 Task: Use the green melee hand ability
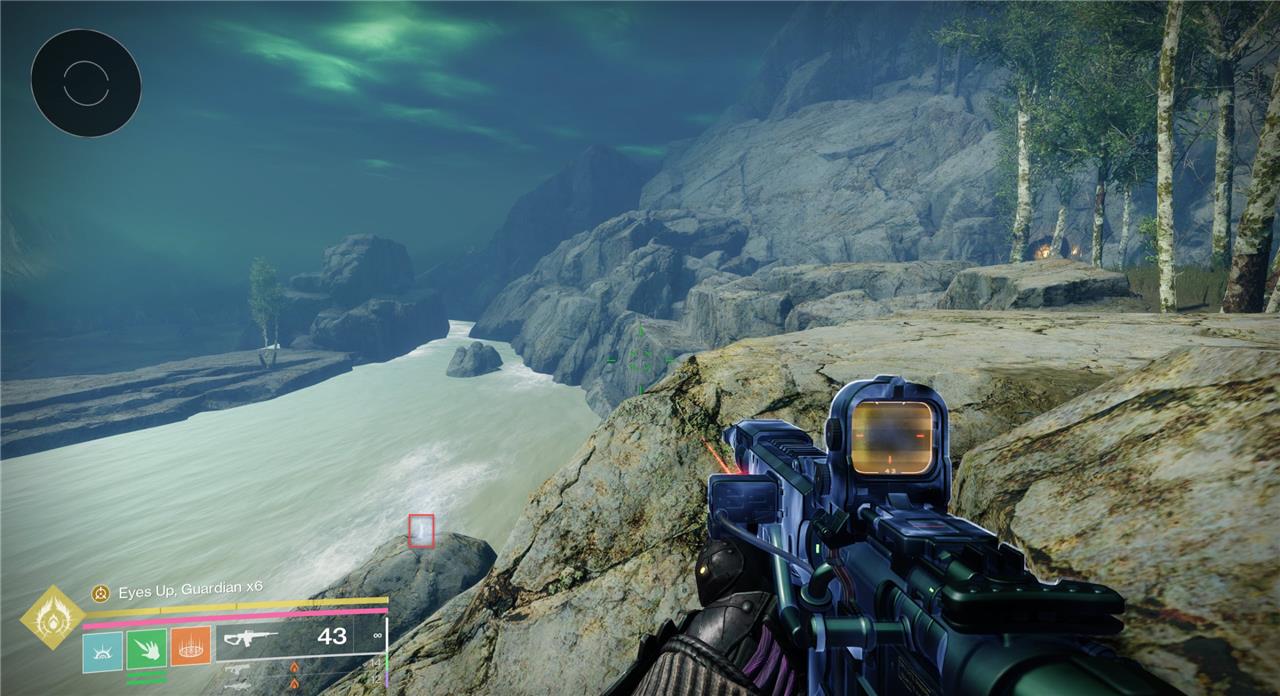pyautogui.click(x=147, y=649)
